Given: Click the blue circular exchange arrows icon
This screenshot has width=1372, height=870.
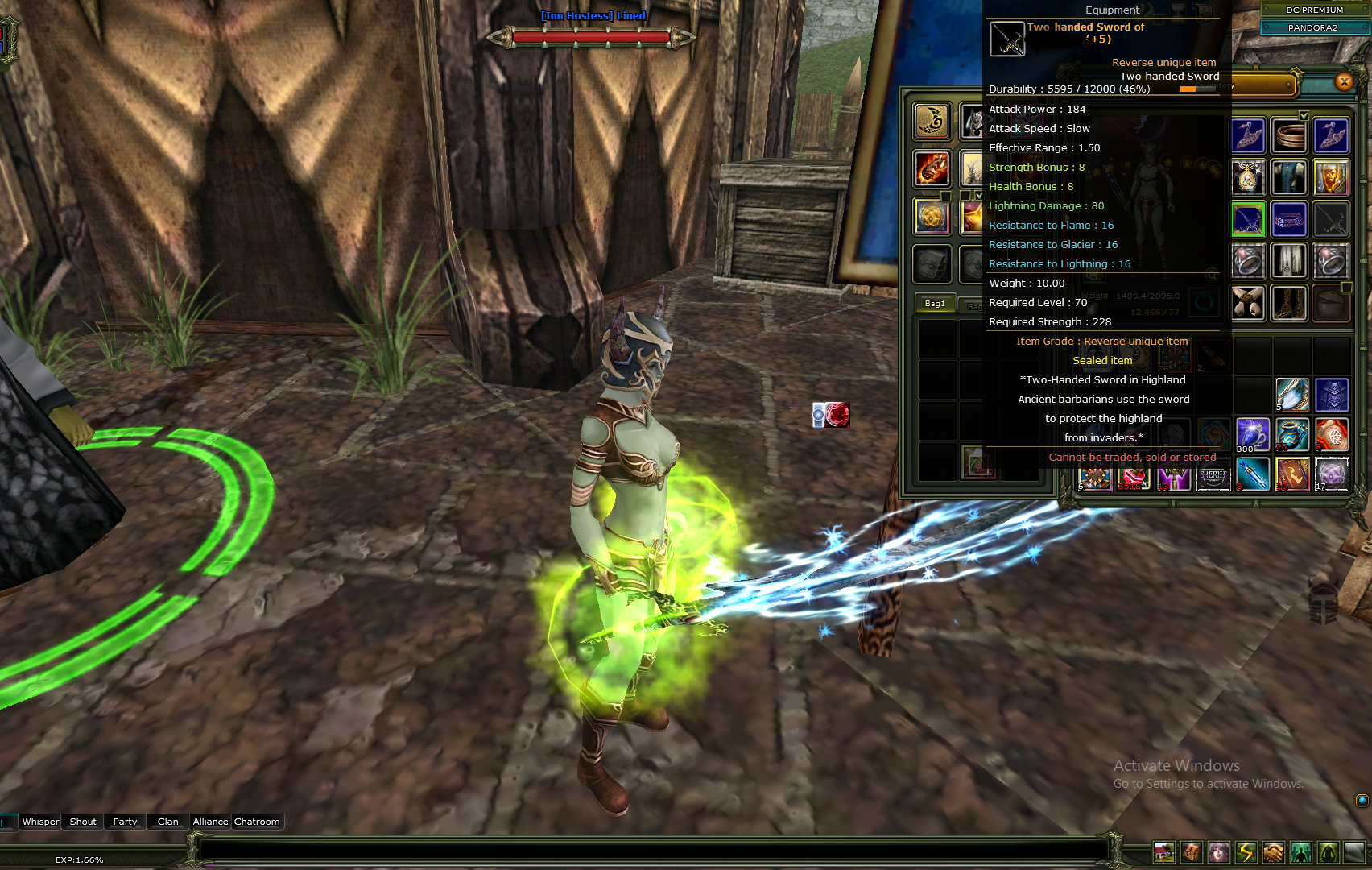Looking at the screenshot, I should (1205, 304).
